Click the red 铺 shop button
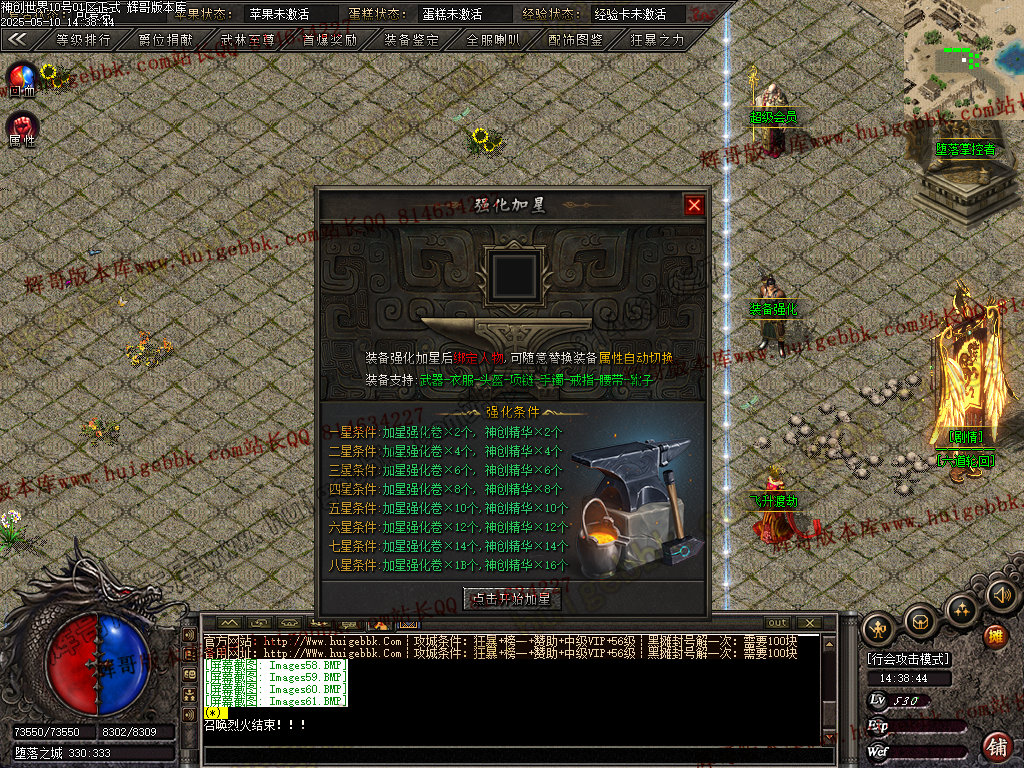This screenshot has width=1024, height=768. 997,746
